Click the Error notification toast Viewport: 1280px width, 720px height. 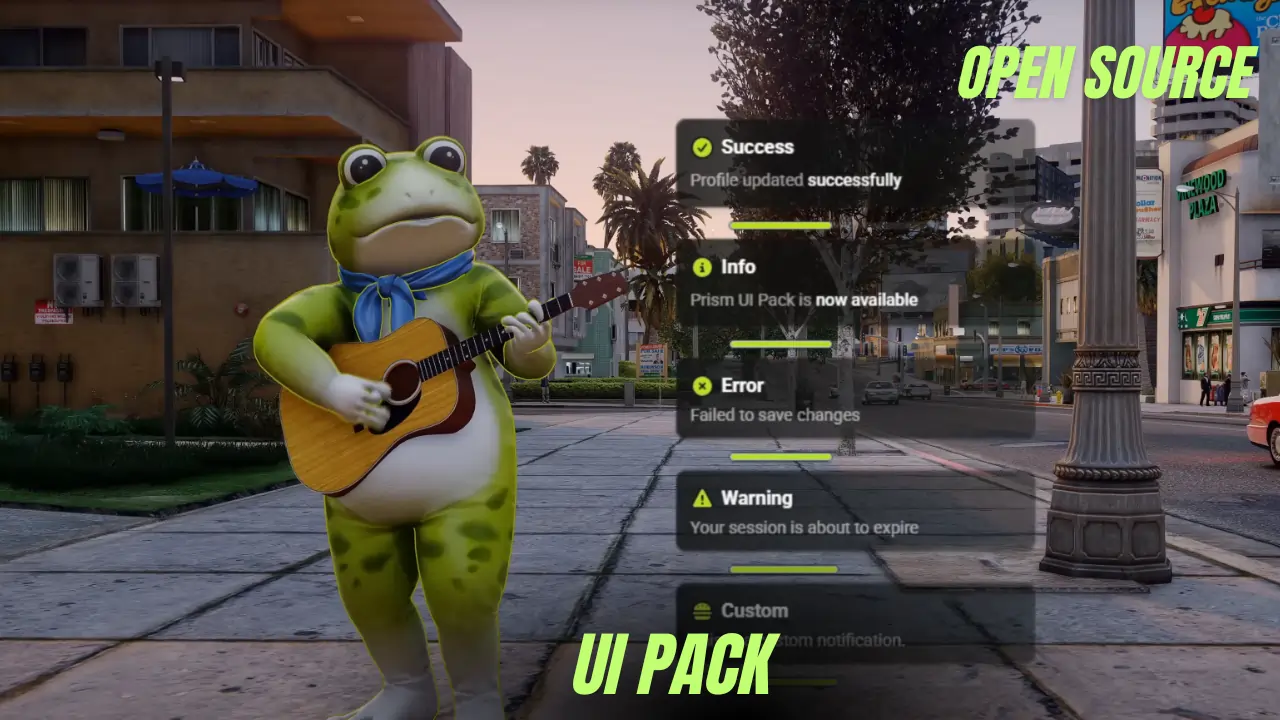[855, 400]
